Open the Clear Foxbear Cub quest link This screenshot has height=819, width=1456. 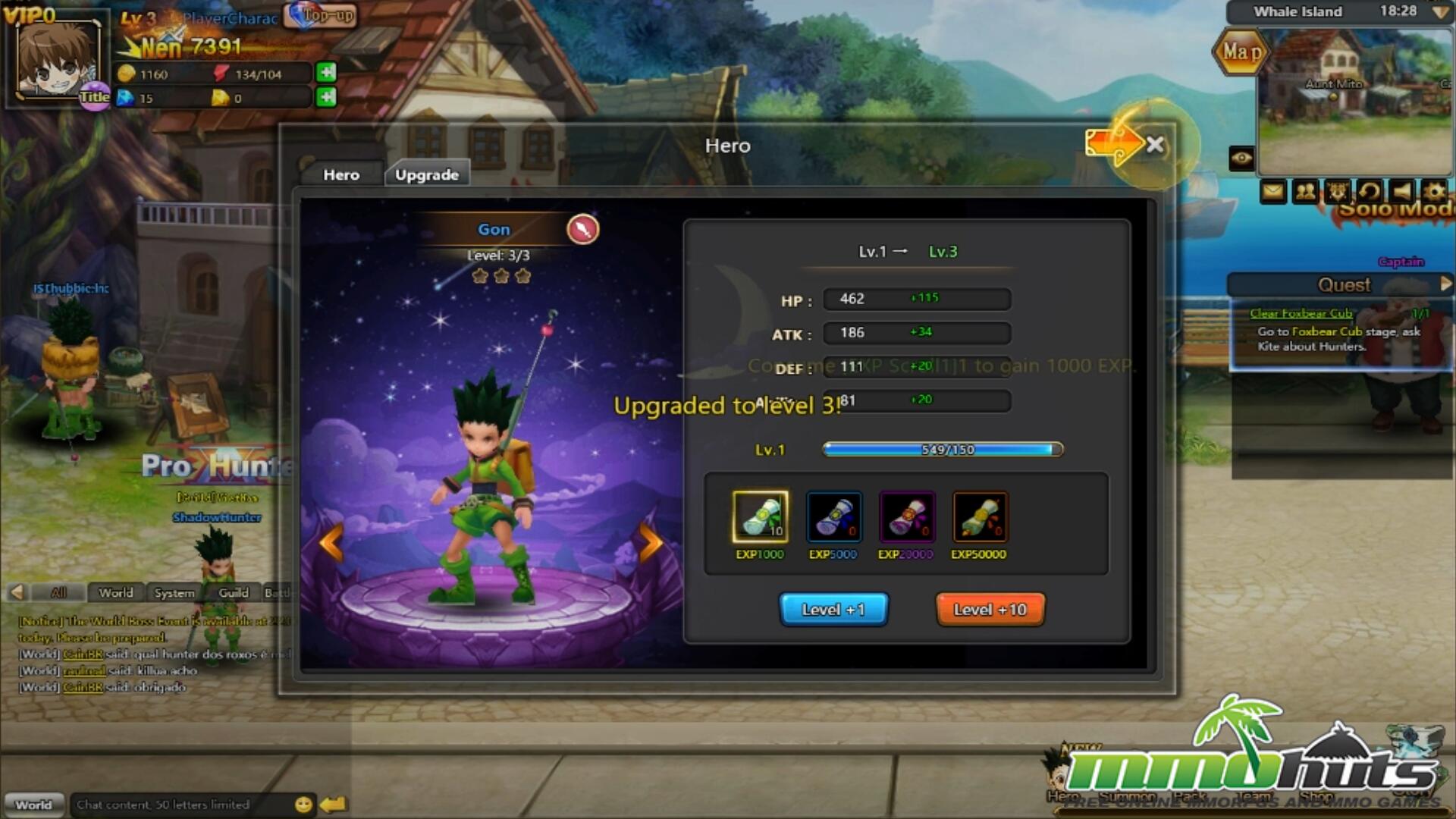[1301, 313]
